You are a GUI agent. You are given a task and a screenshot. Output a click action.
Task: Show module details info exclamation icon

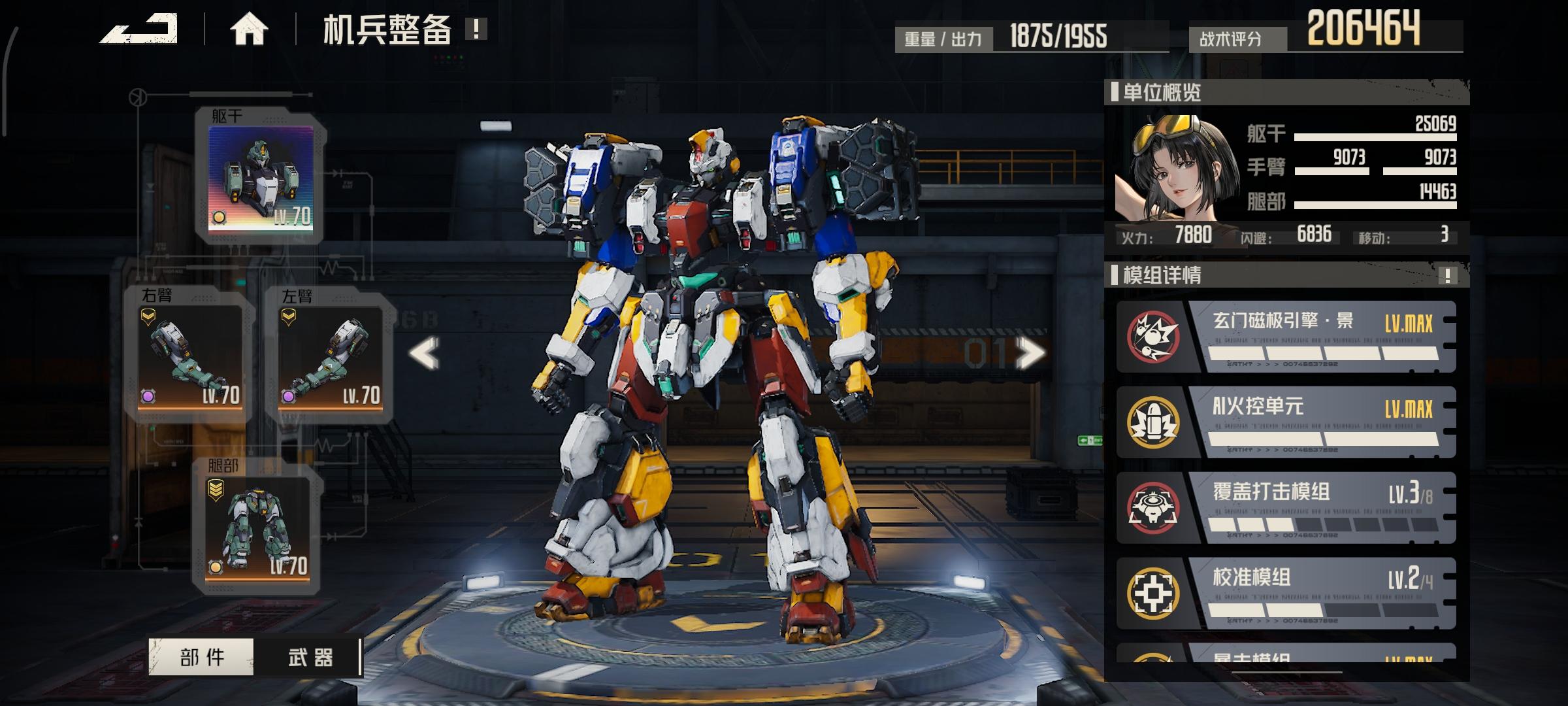[x=1447, y=275]
